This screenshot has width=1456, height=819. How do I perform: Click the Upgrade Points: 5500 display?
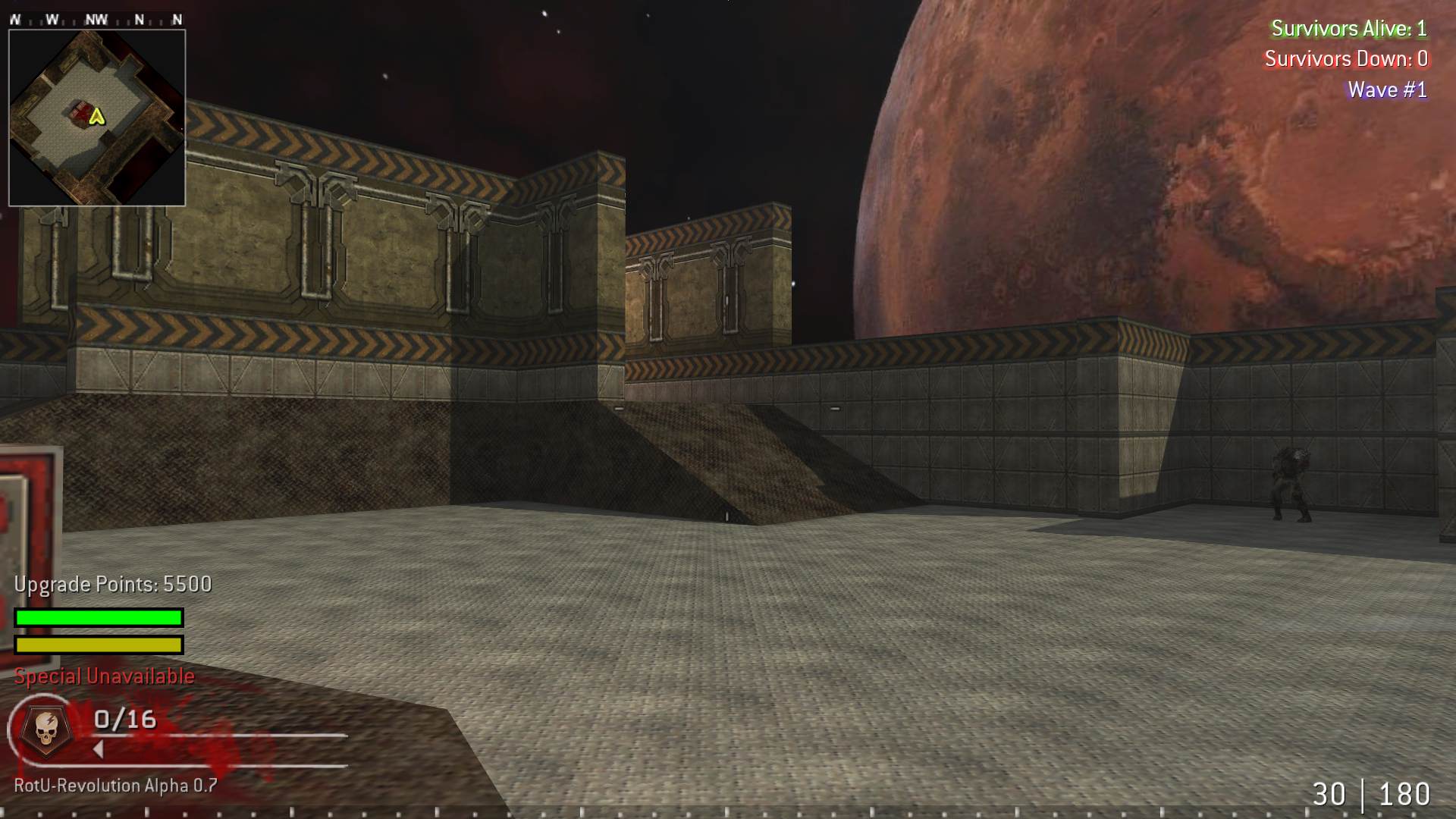[112, 585]
